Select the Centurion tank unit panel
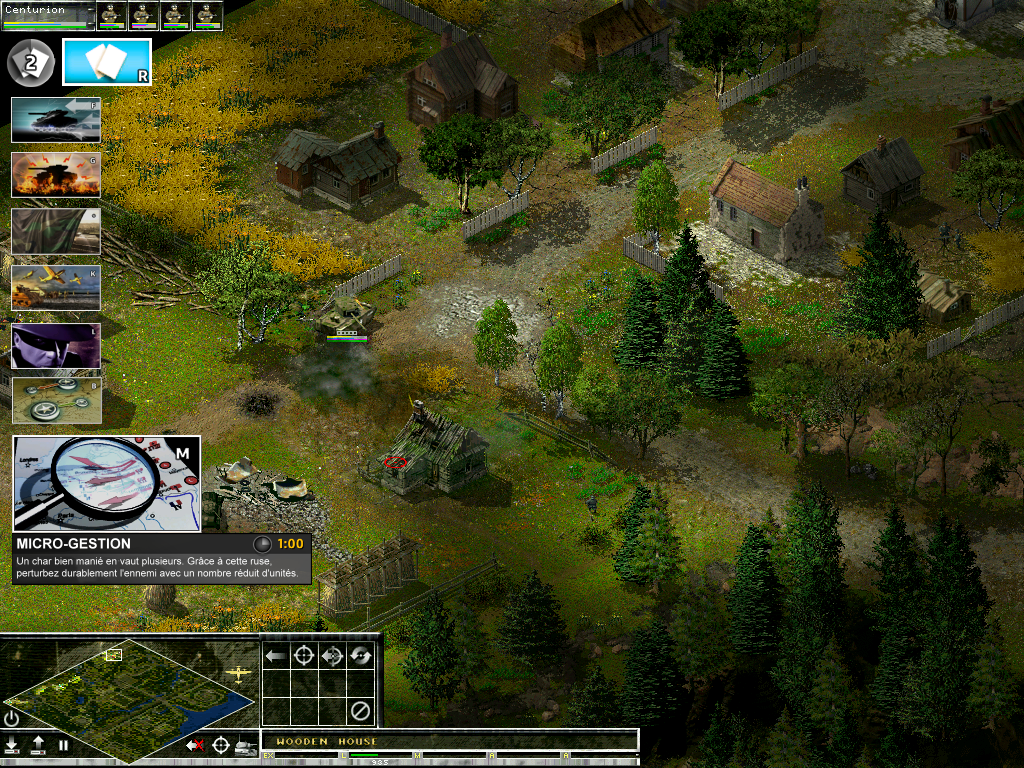 tap(48, 15)
